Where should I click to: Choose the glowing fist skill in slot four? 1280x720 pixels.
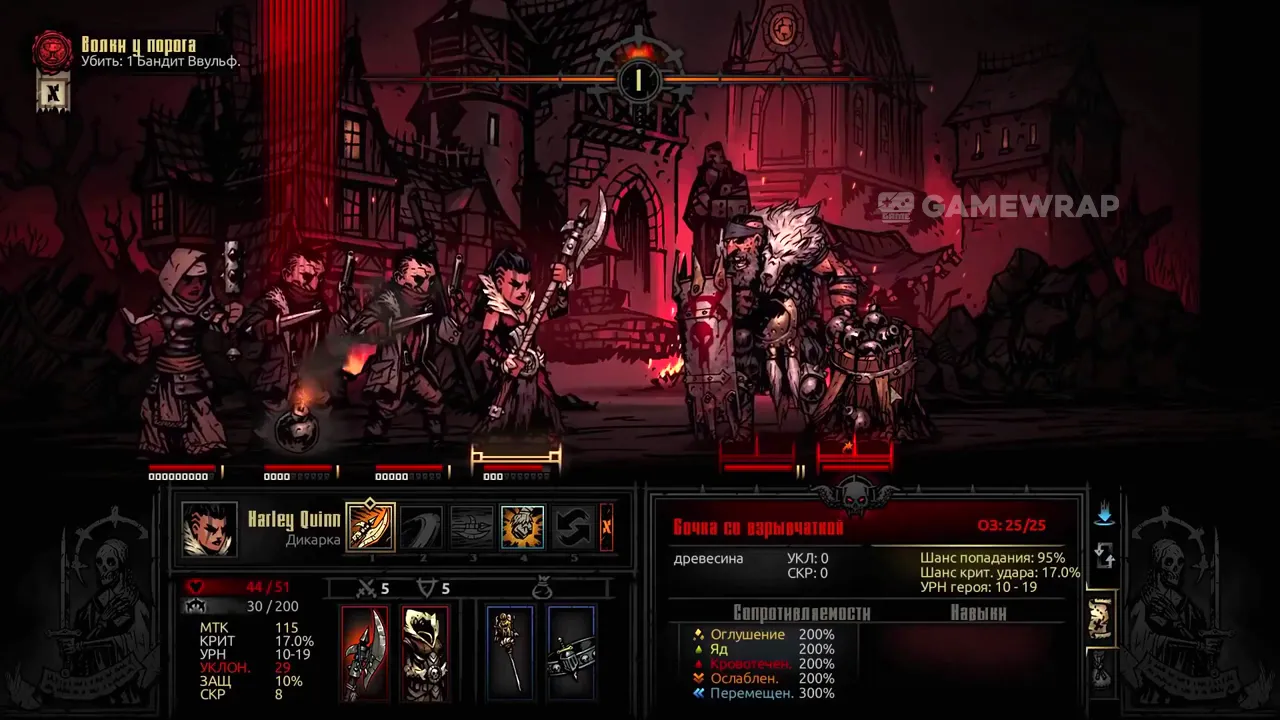coord(522,527)
